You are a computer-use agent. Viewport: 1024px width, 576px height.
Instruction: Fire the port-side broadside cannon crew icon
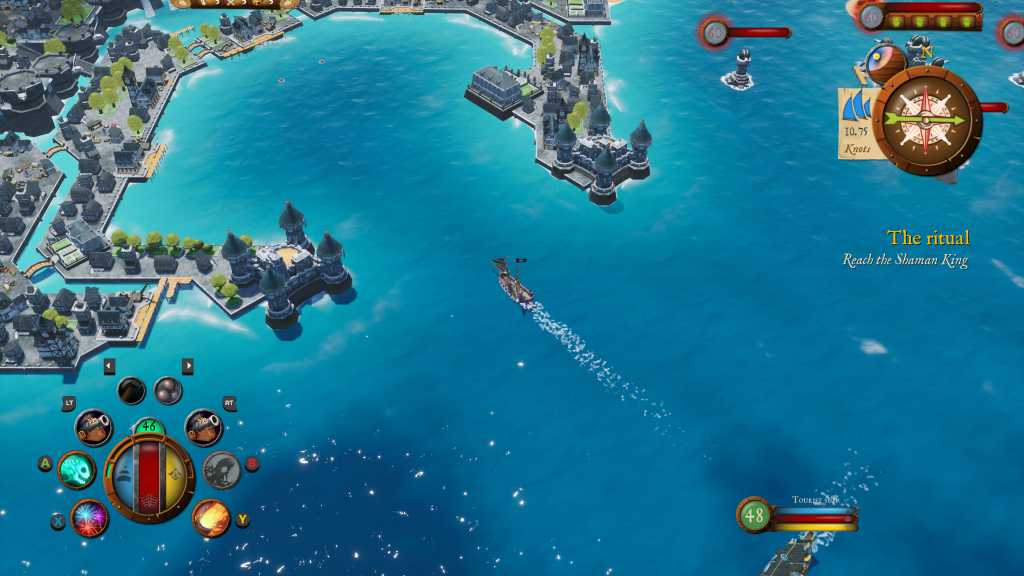[x=93, y=427]
